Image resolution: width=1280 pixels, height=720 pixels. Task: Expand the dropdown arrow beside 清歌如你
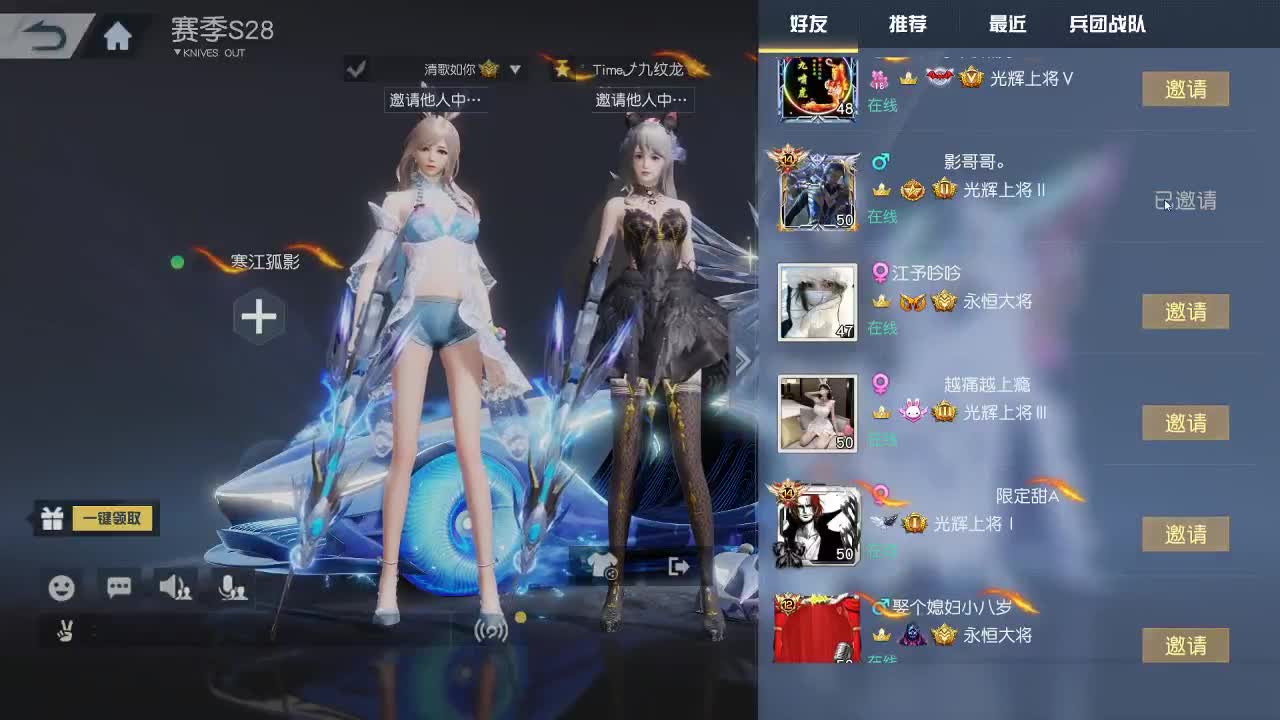[515, 70]
